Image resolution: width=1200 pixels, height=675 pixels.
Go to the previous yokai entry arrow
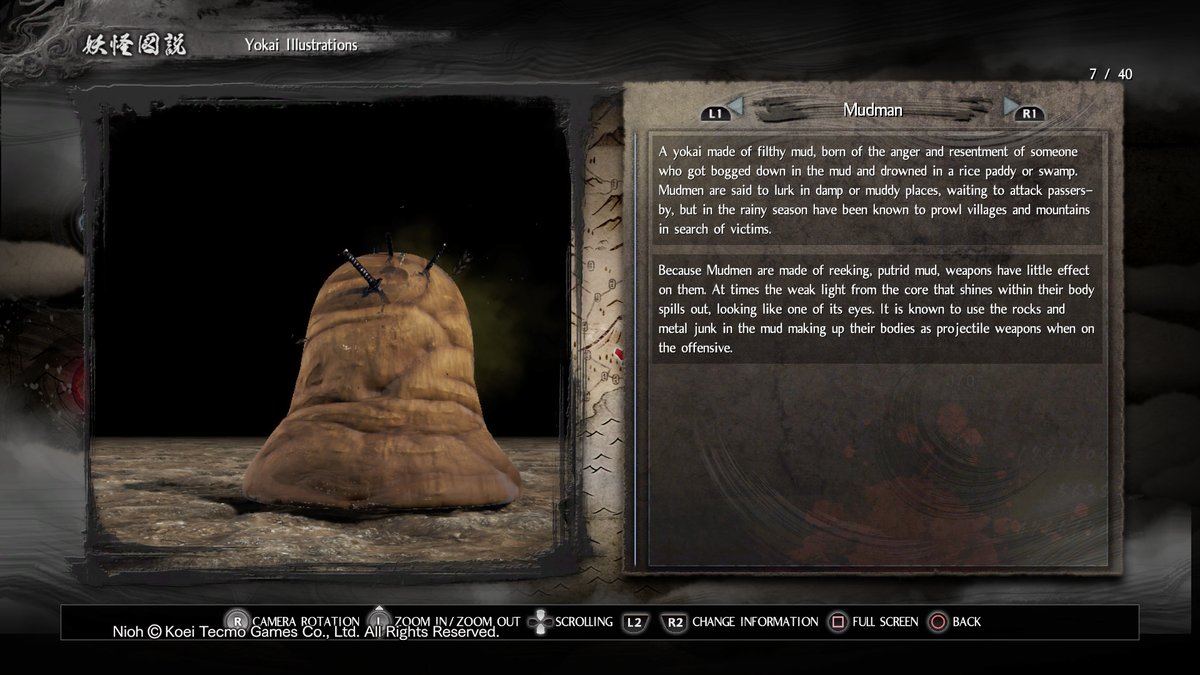click(734, 105)
